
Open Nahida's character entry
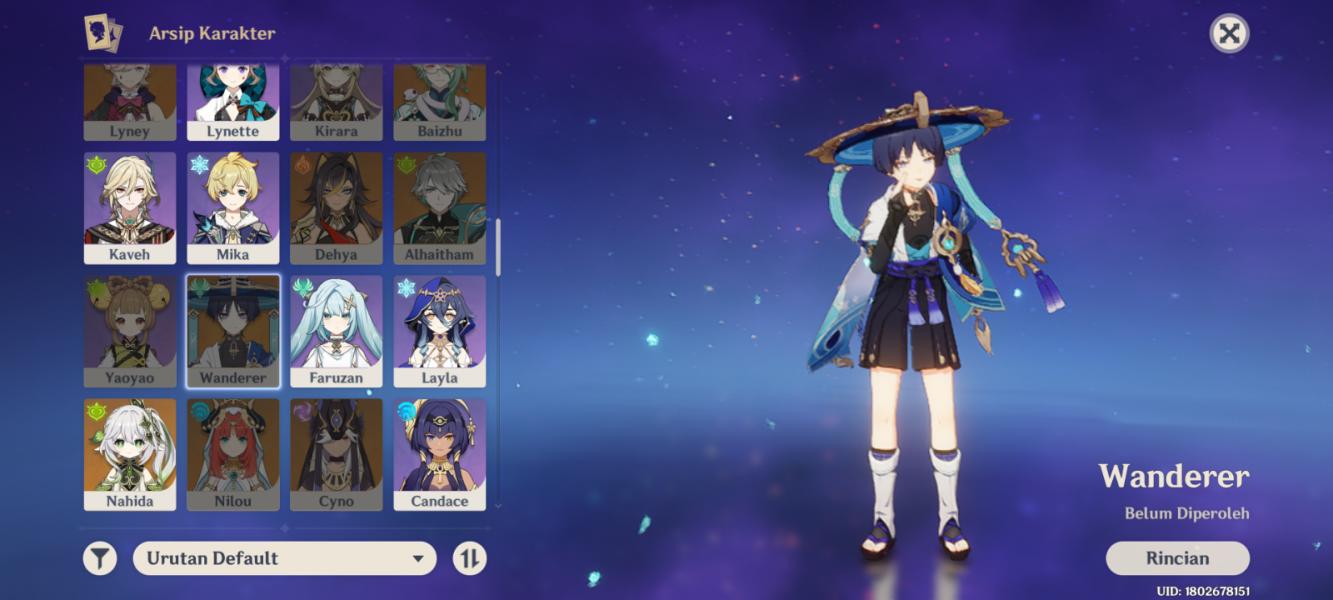(130, 455)
